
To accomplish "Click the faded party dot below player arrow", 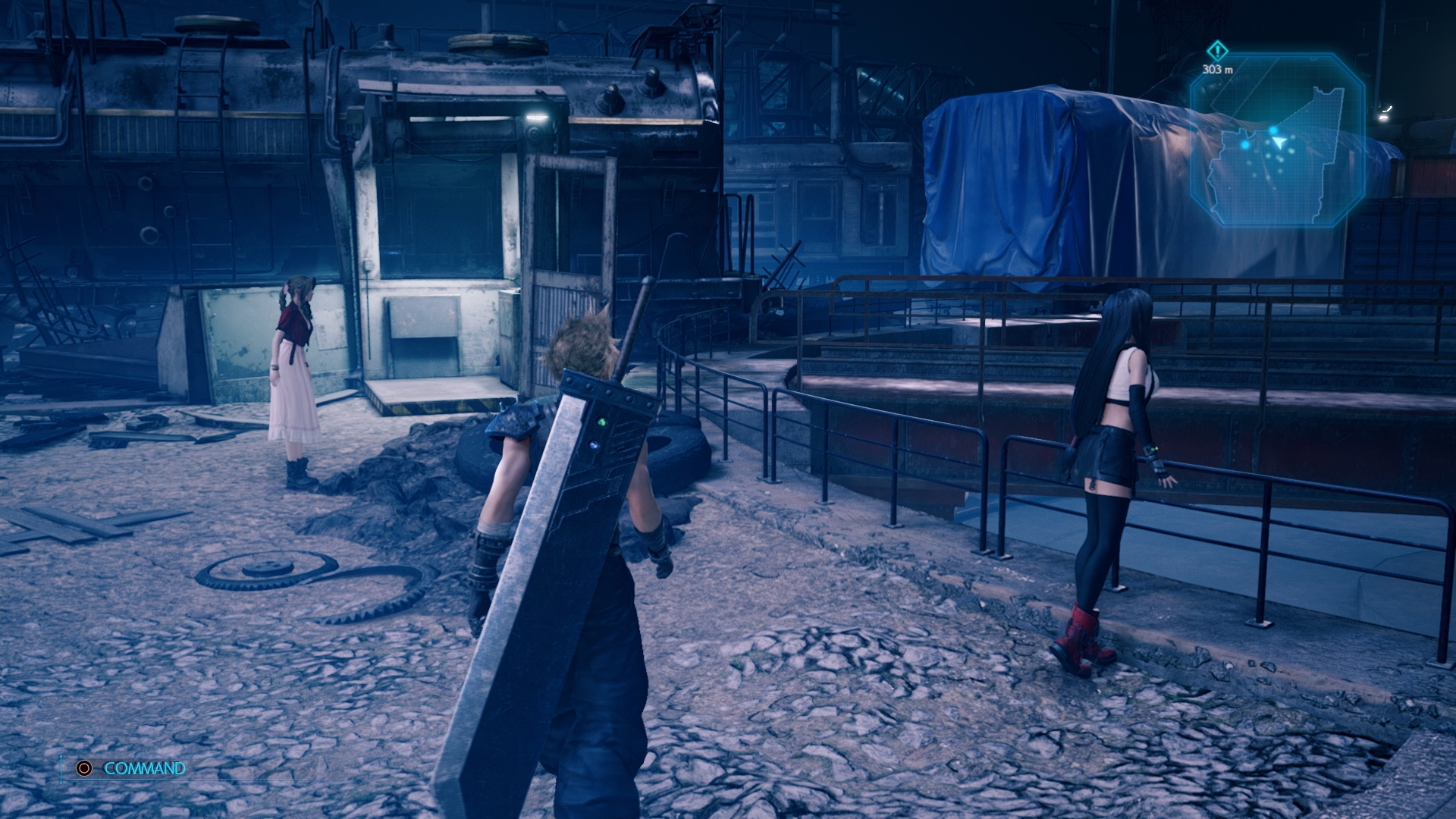I will [x=1281, y=160].
